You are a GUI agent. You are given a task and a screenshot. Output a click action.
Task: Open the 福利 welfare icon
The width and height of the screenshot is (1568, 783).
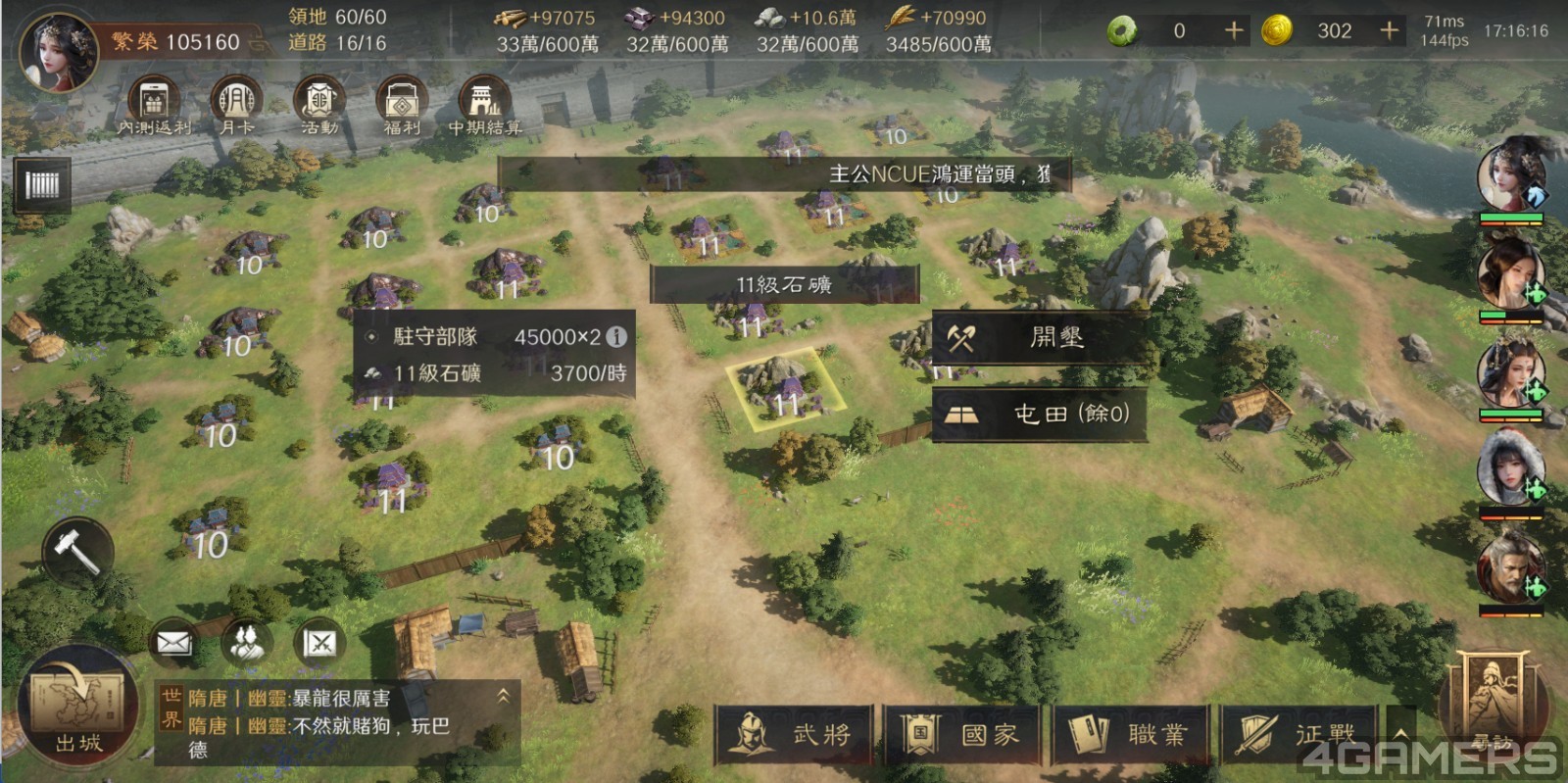[x=402, y=104]
